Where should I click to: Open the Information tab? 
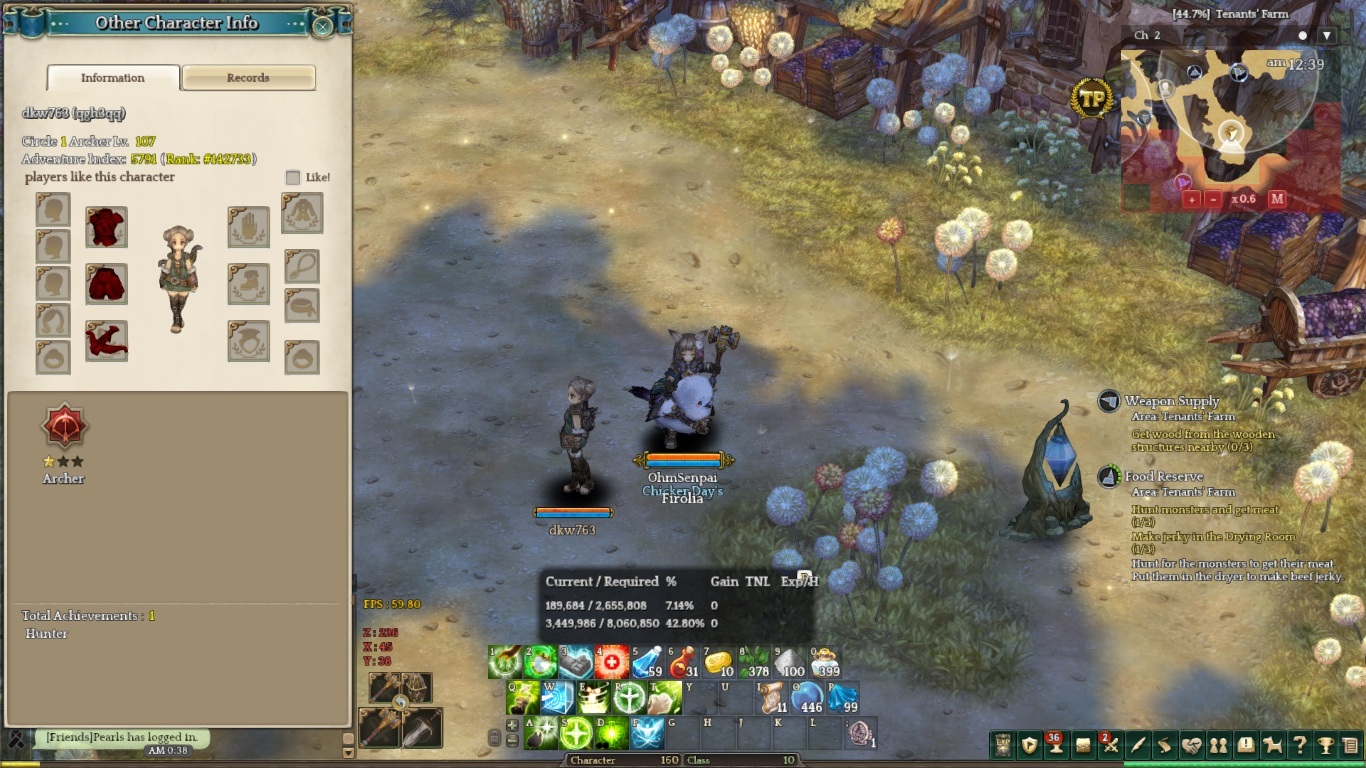113,78
